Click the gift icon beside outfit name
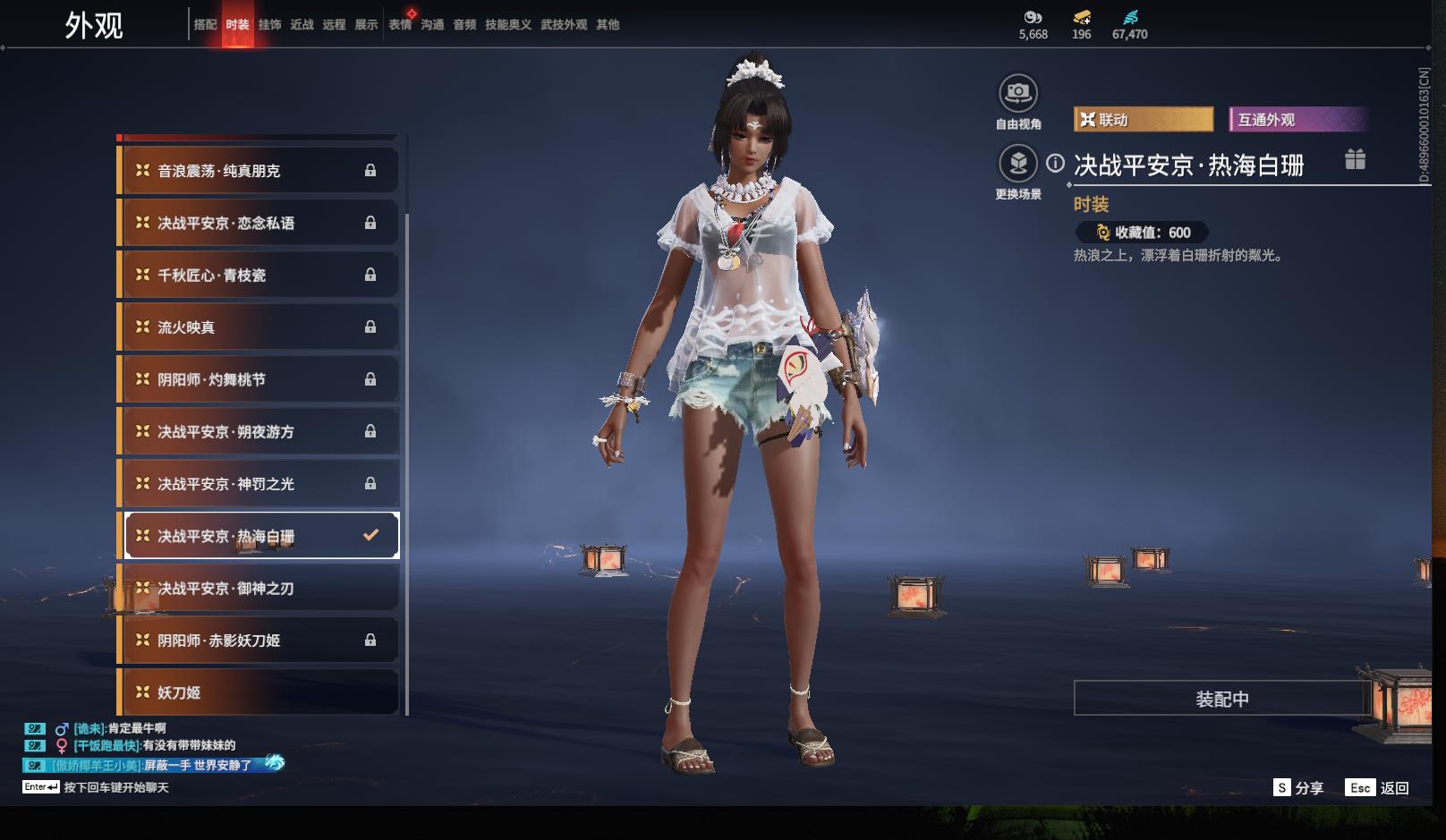 pyautogui.click(x=1355, y=159)
